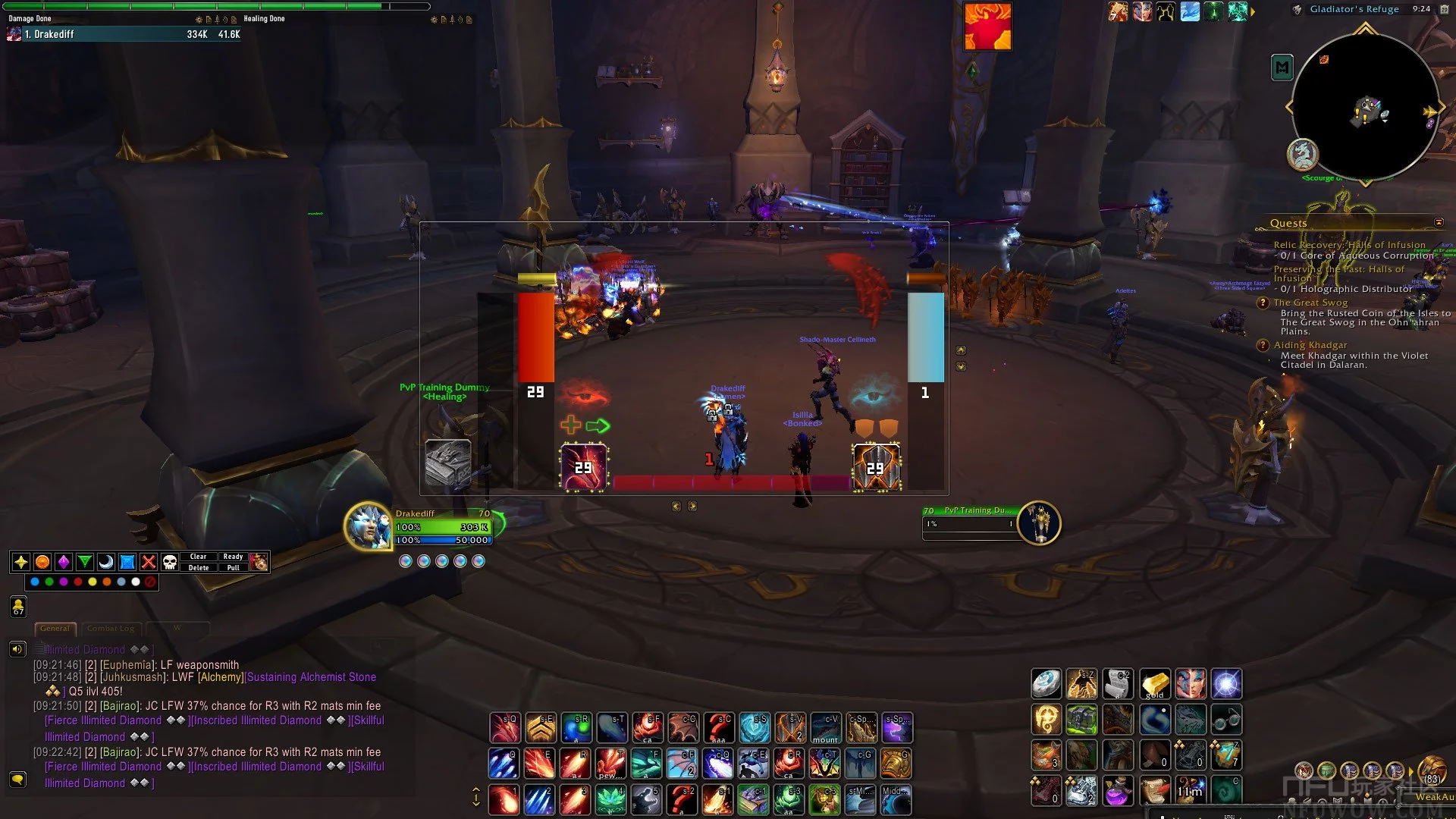Select The Great Swog quest entry

point(1310,303)
